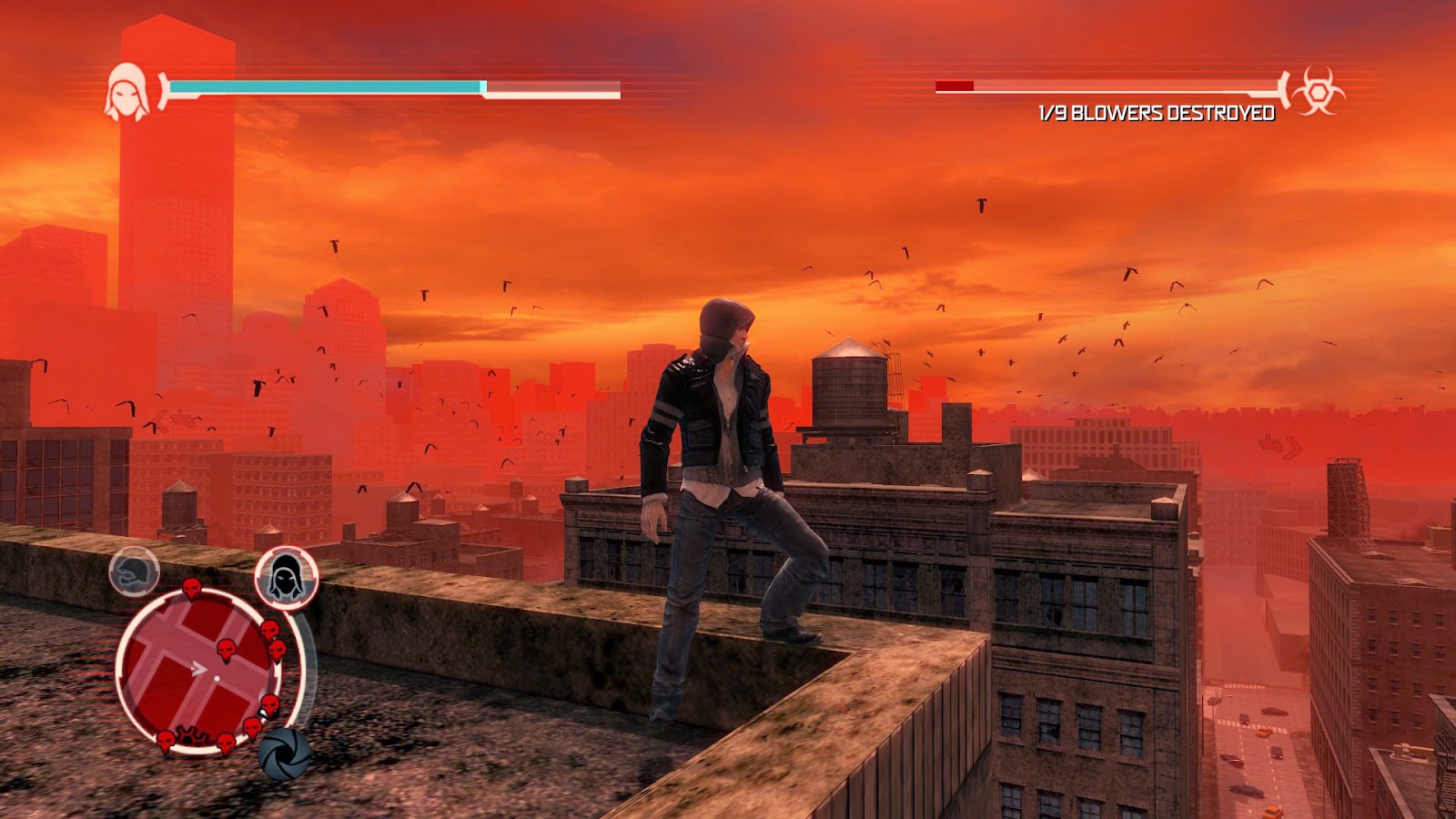Click the greyed-out soldier helmet icon
This screenshot has width=1456, height=819.
[x=135, y=571]
